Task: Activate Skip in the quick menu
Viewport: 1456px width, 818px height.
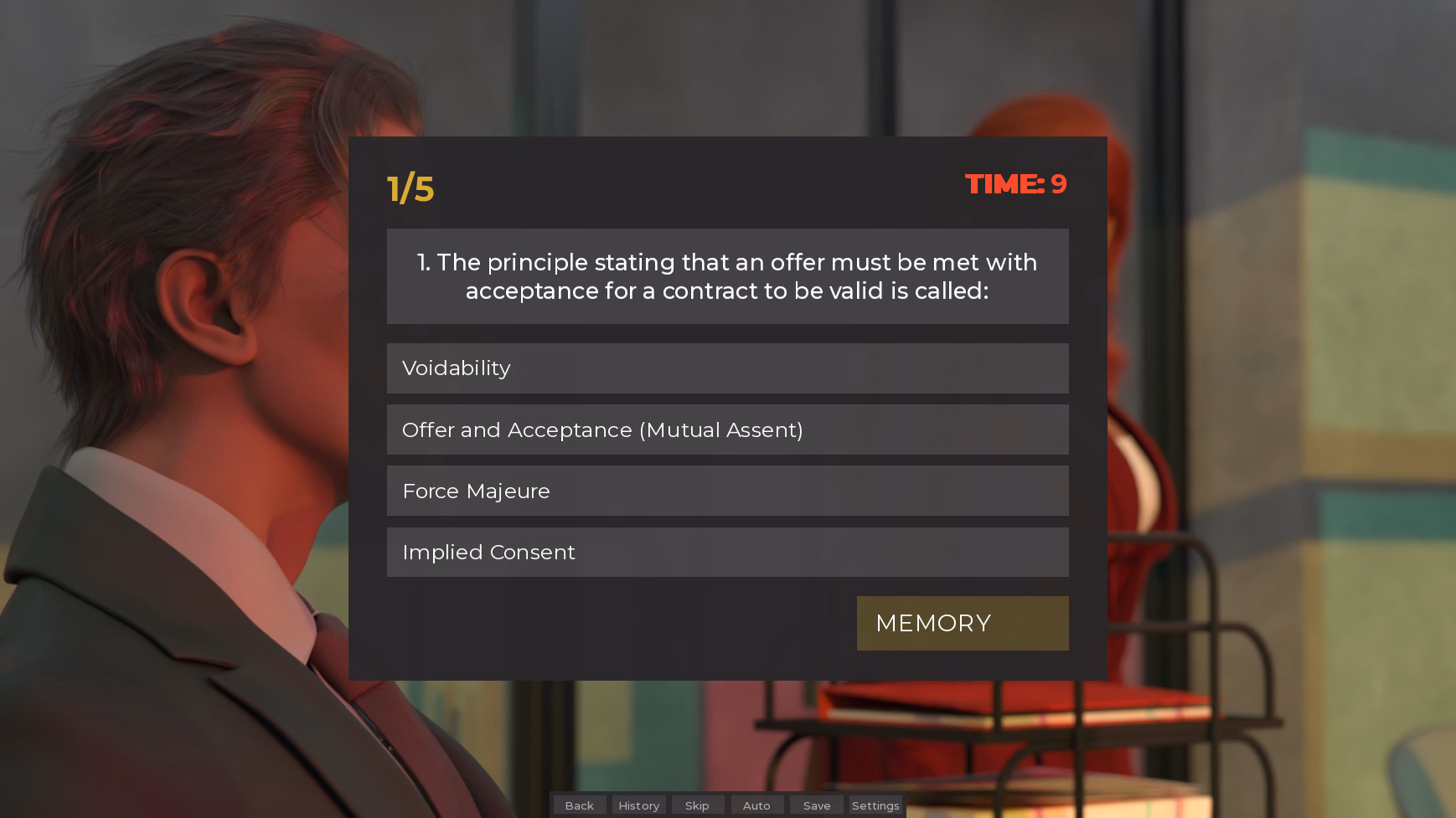Action: click(697, 805)
